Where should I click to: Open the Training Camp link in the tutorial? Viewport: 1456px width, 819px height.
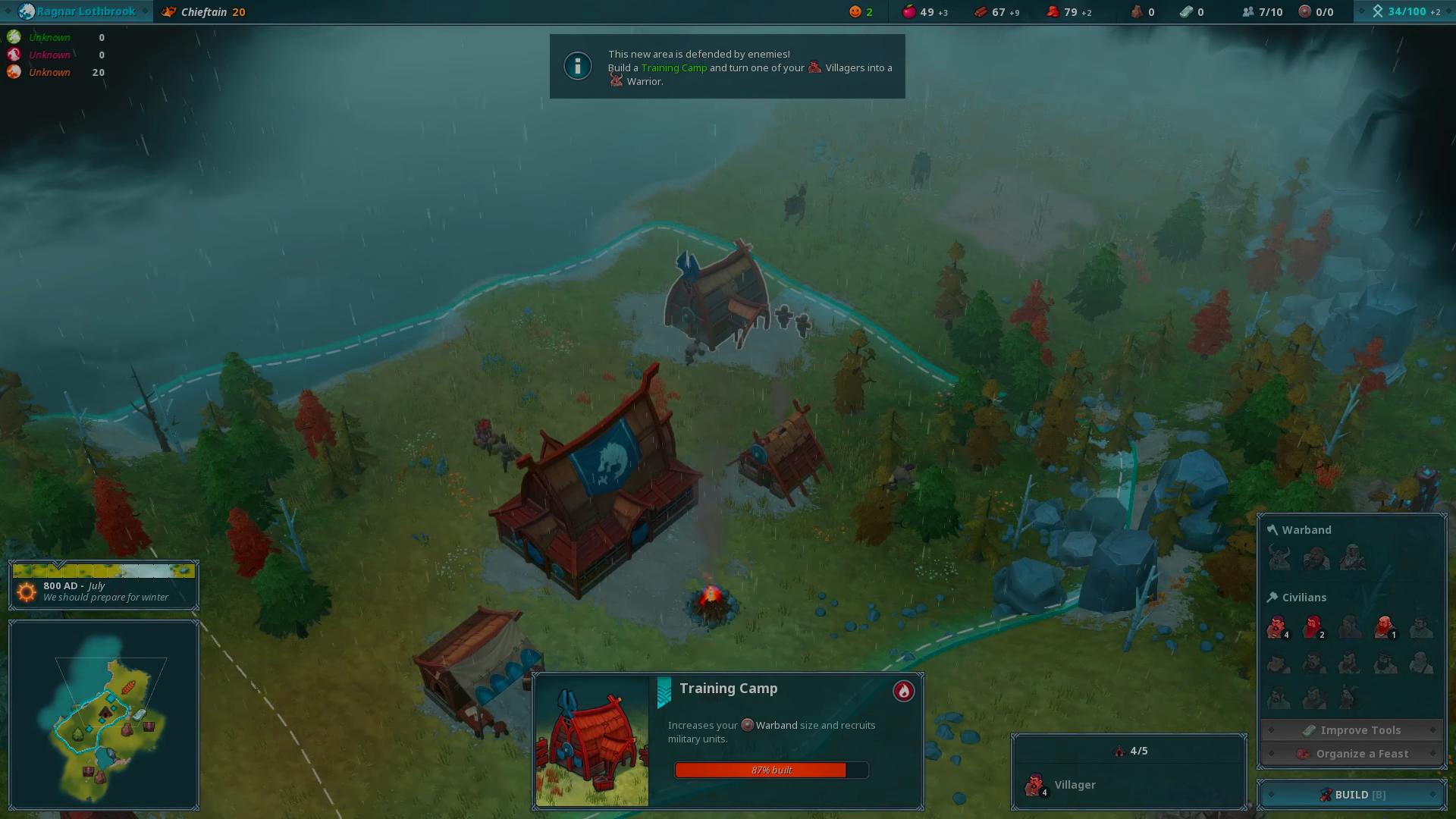pos(673,67)
